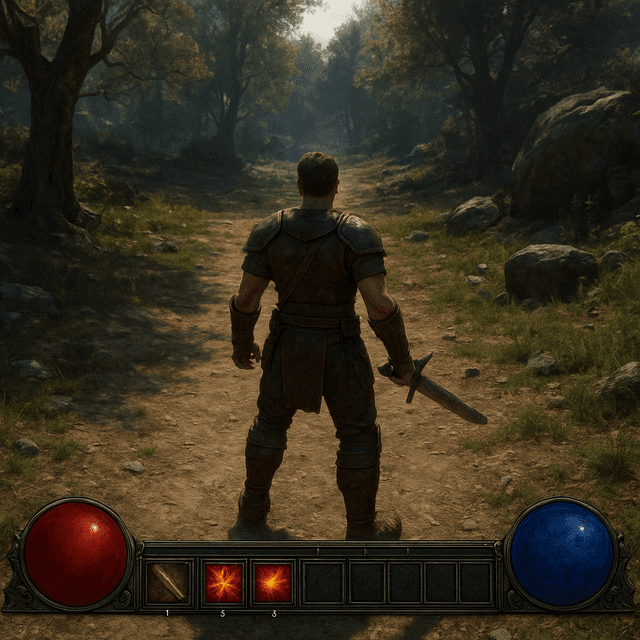Select the wooden staff hotbar slot

point(168,582)
